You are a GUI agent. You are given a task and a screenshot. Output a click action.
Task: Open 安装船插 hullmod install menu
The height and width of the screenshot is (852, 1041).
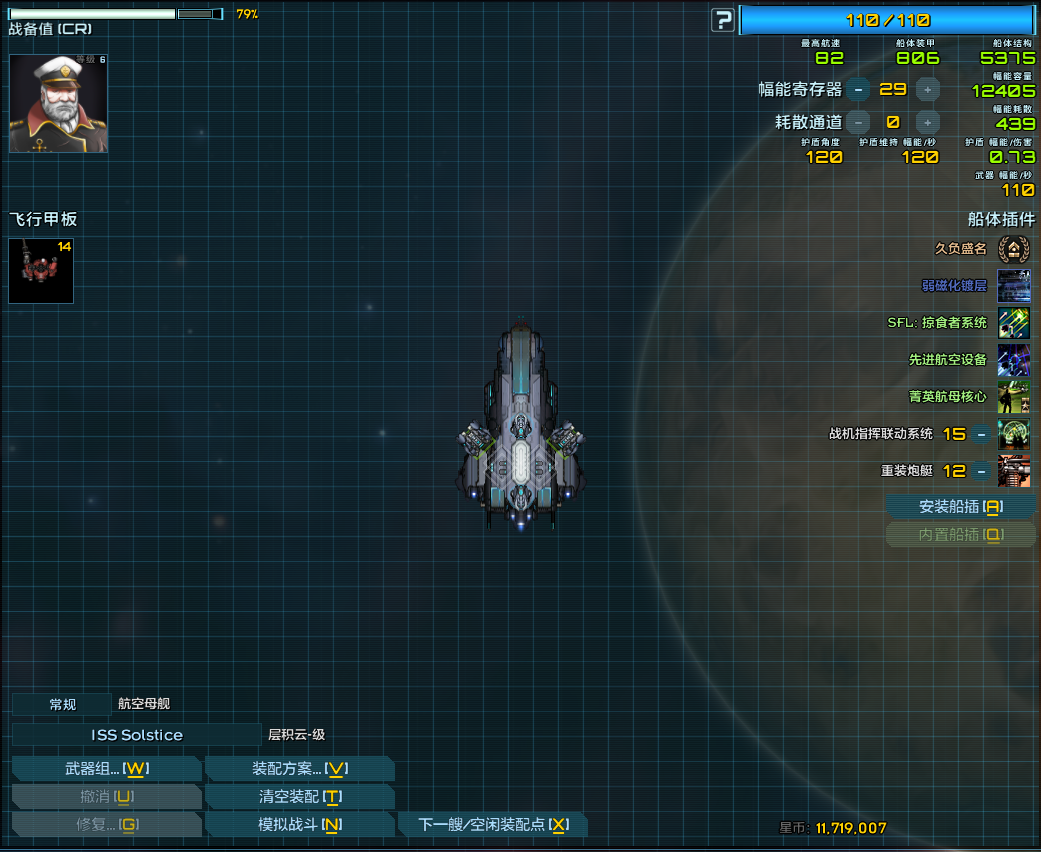(x=959, y=507)
